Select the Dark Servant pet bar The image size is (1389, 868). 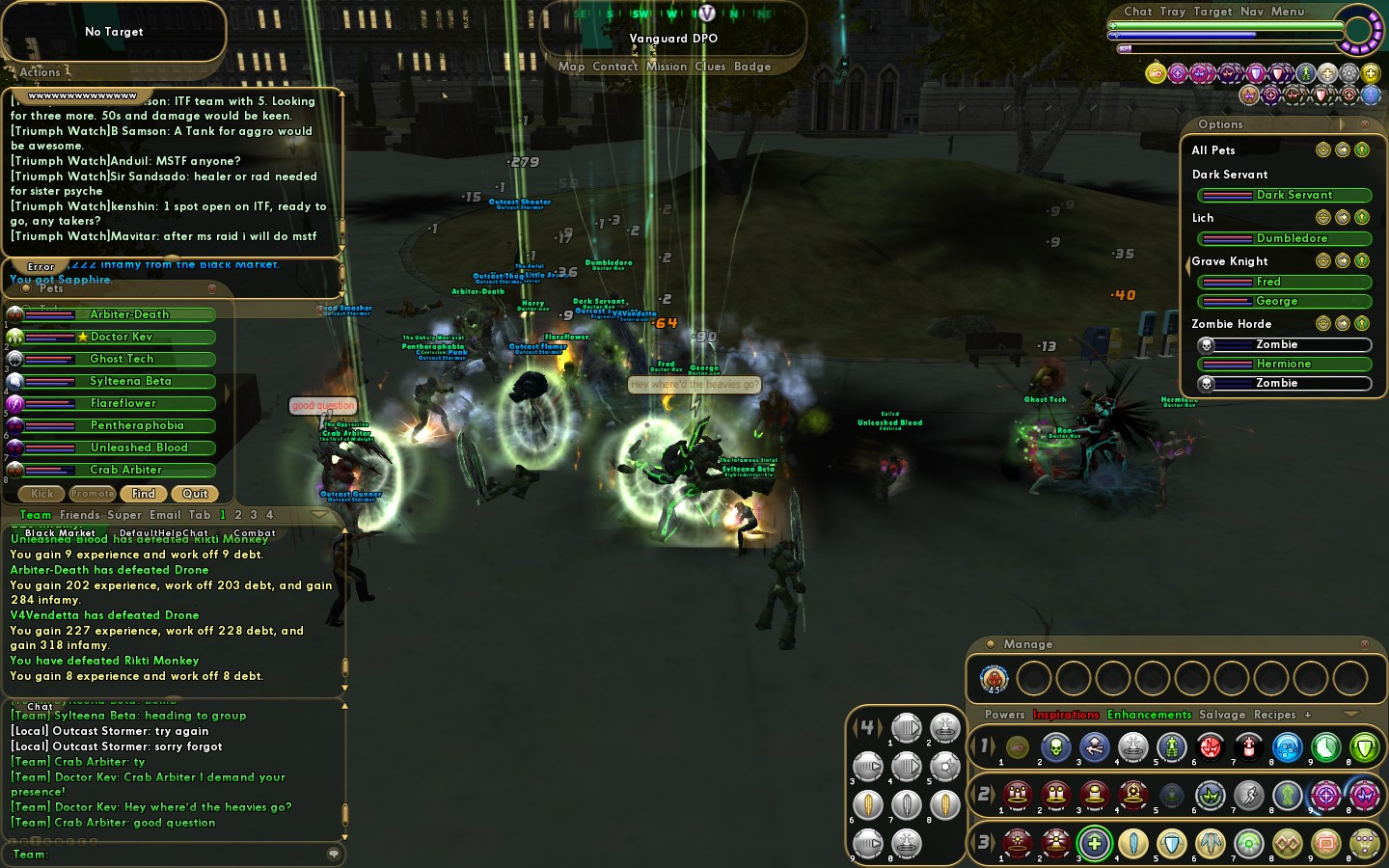(x=1284, y=195)
